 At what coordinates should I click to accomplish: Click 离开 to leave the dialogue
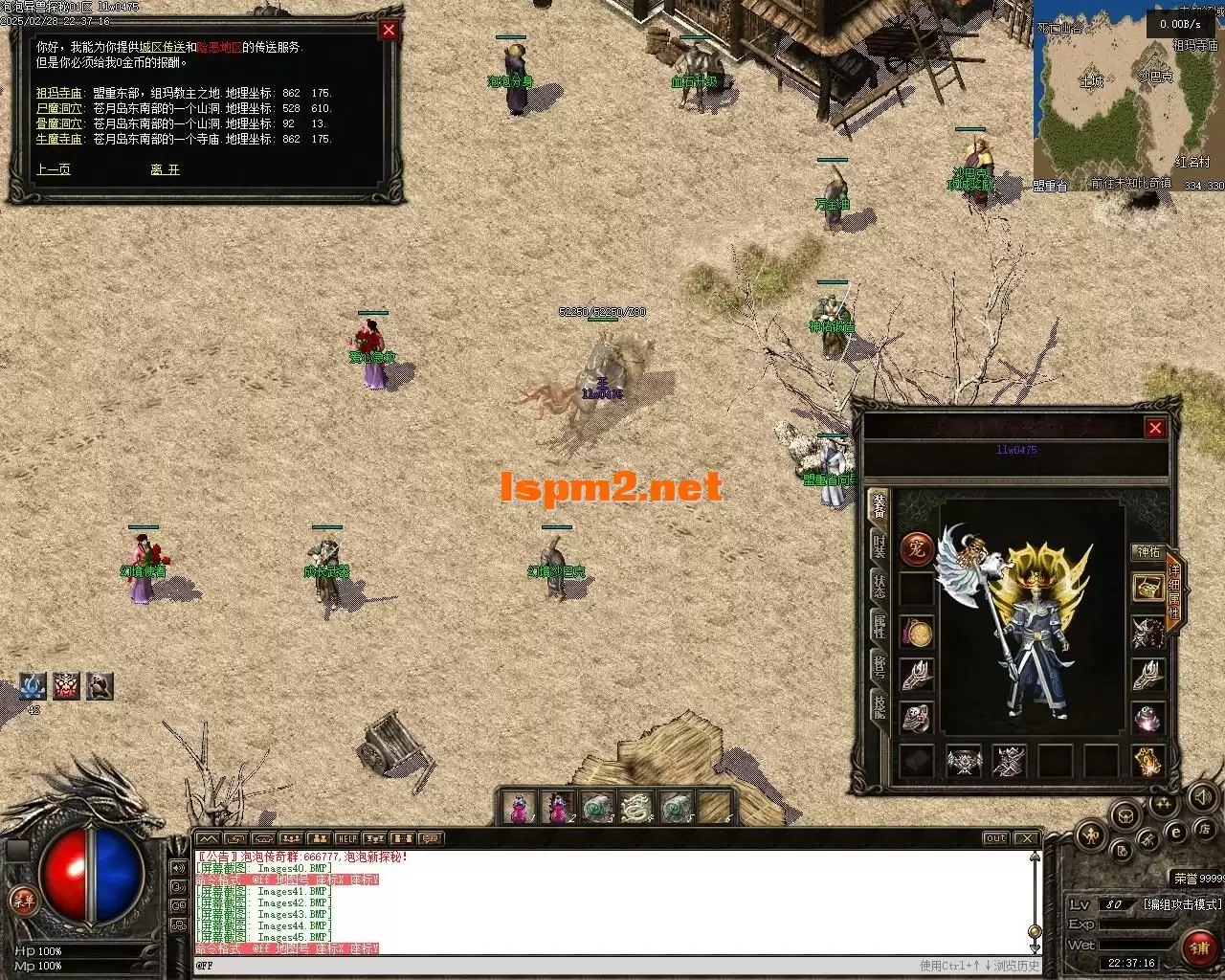[165, 169]
